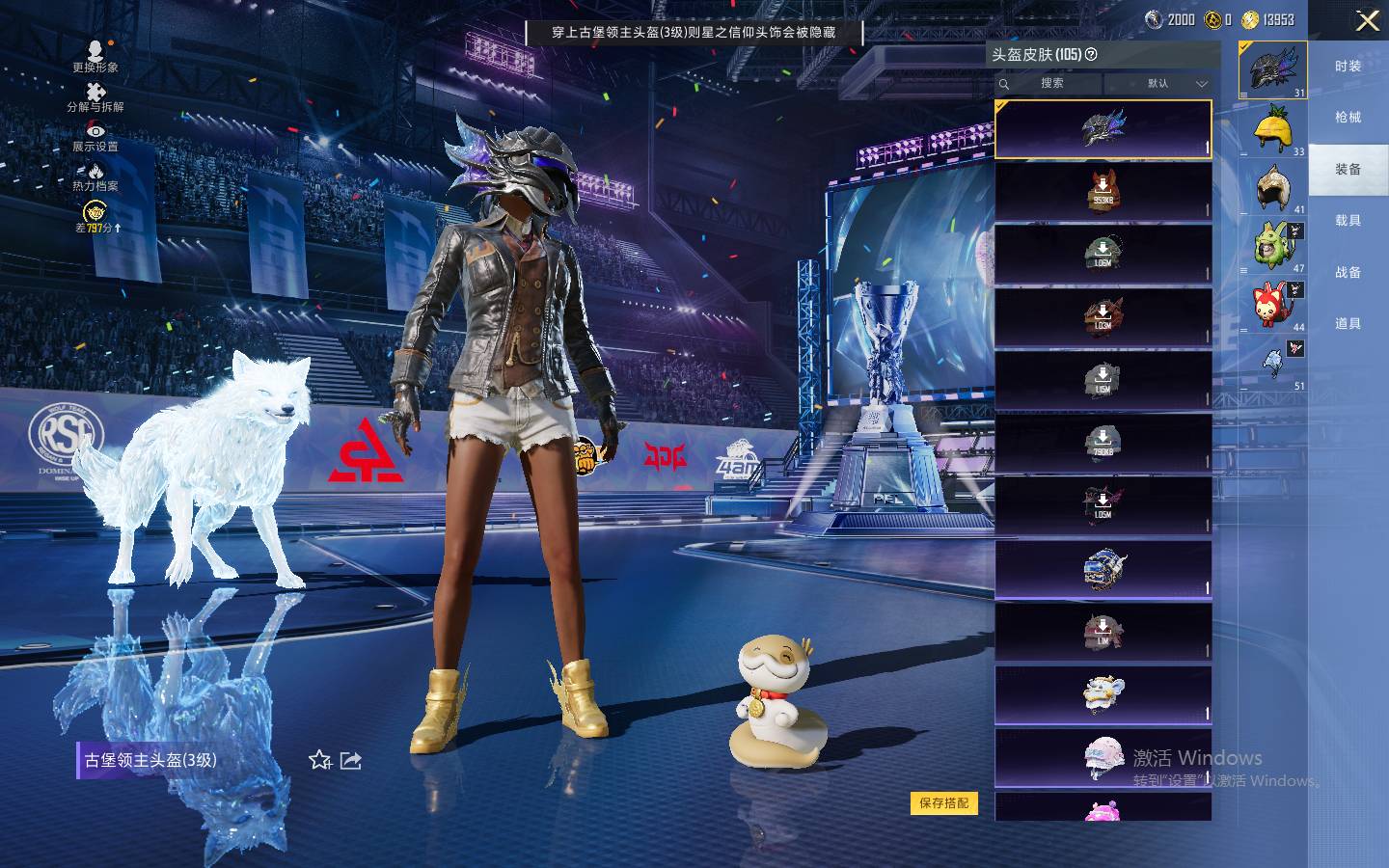
Task: Switch to the 时装 tab
Action: point(1348,67)
